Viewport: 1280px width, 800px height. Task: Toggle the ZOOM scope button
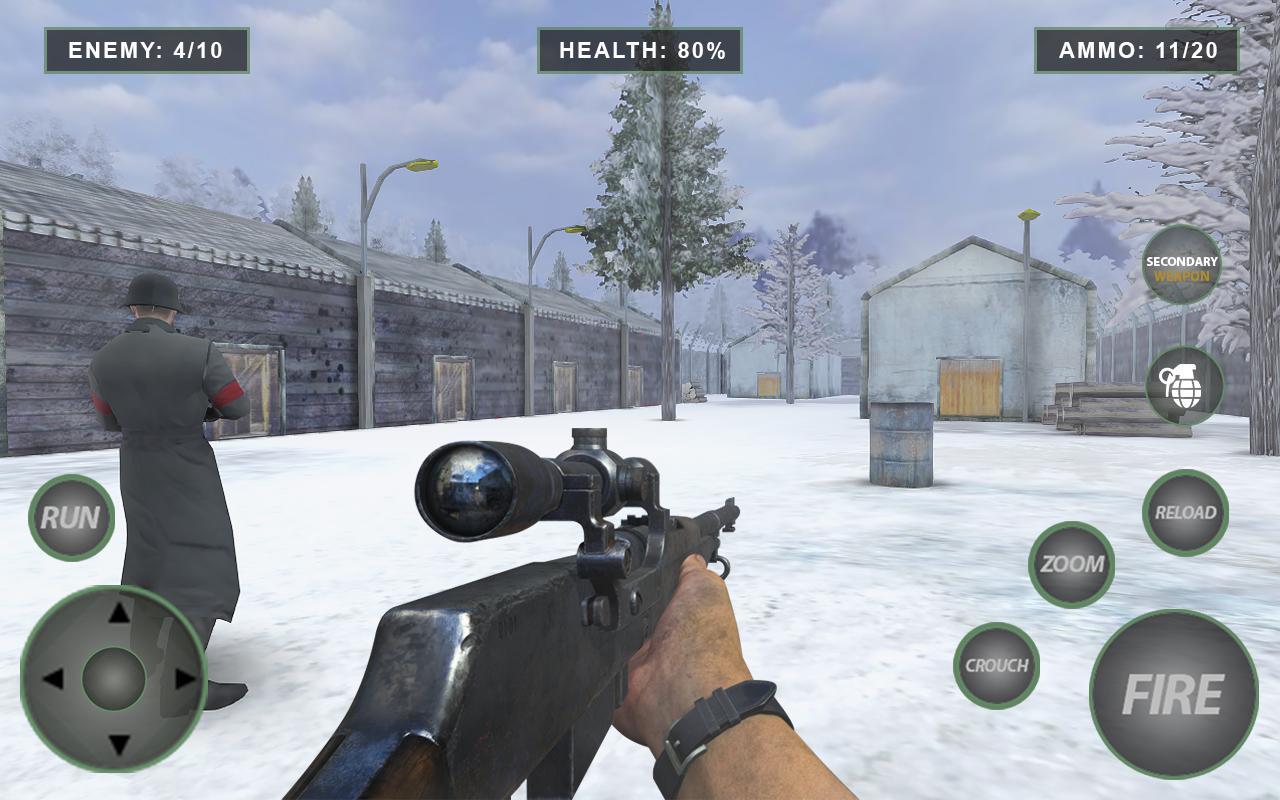(x=1071, y=564)
